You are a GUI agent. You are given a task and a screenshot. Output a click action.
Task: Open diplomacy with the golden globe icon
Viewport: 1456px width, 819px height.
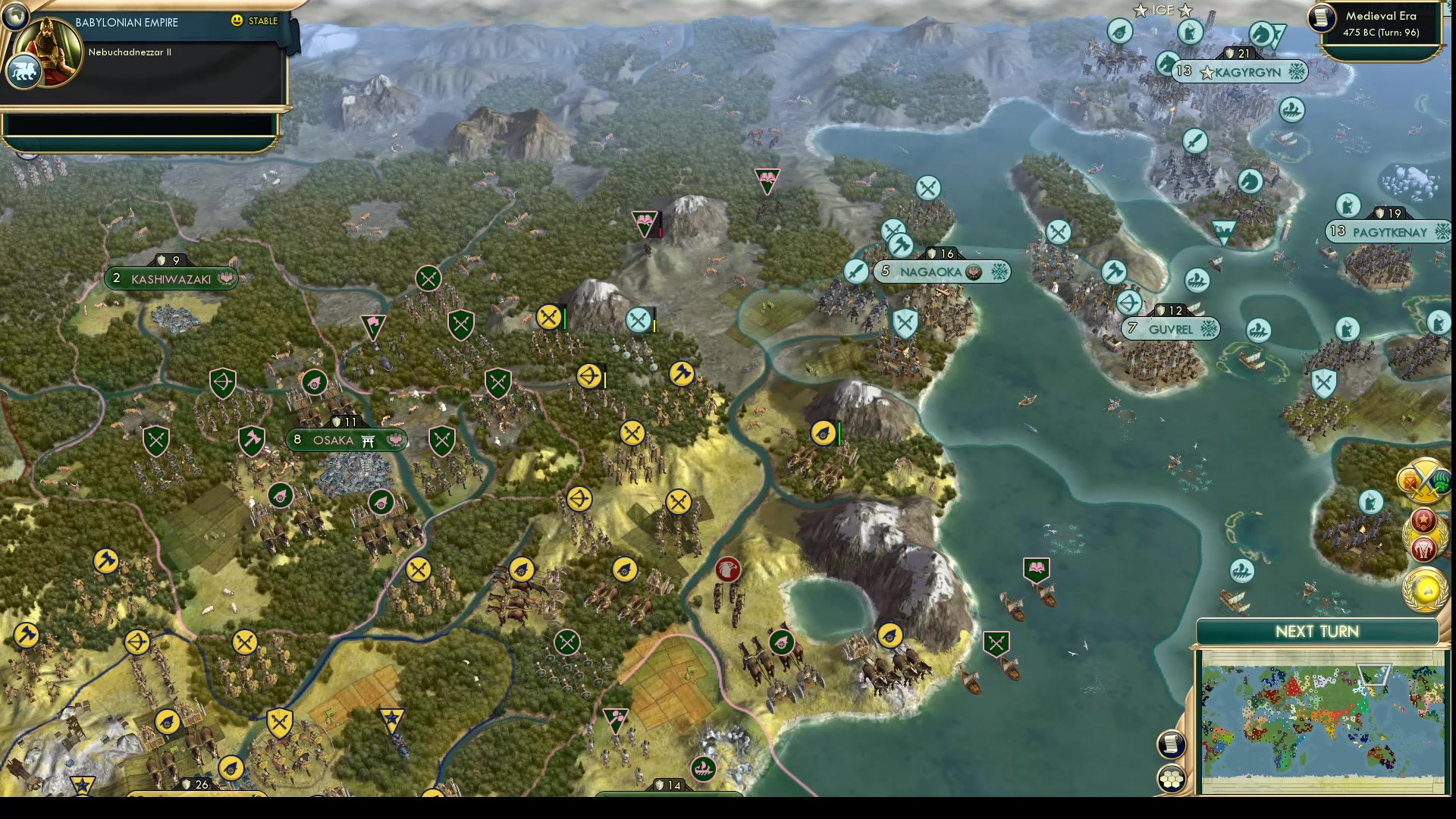pyautogui.click(x=1425, y=588)
